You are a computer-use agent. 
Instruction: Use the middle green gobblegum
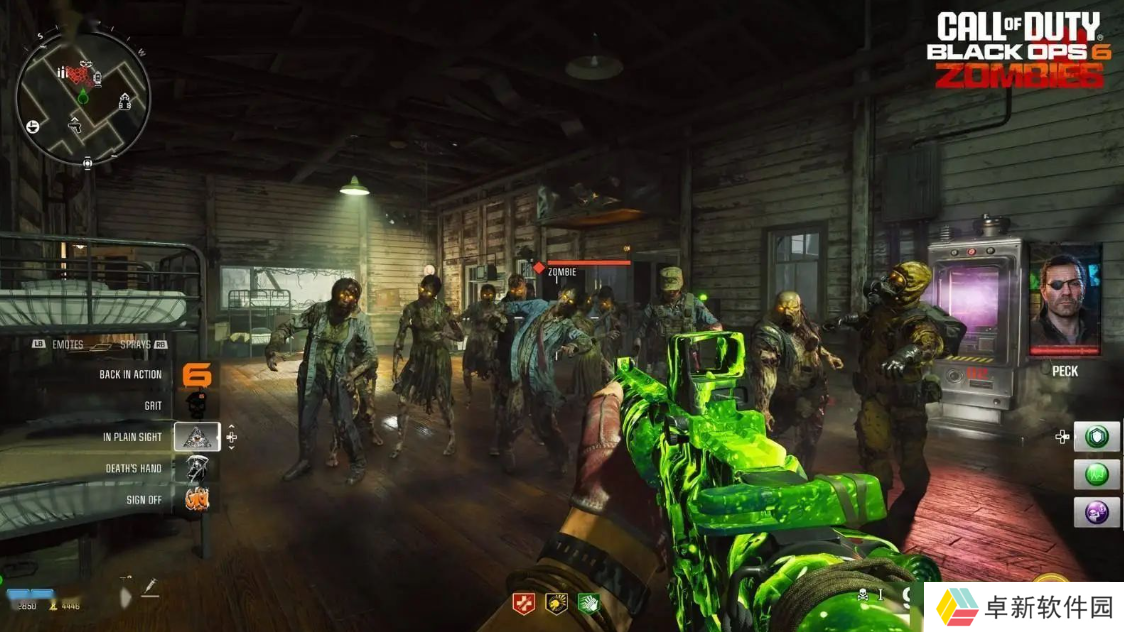1097,474
